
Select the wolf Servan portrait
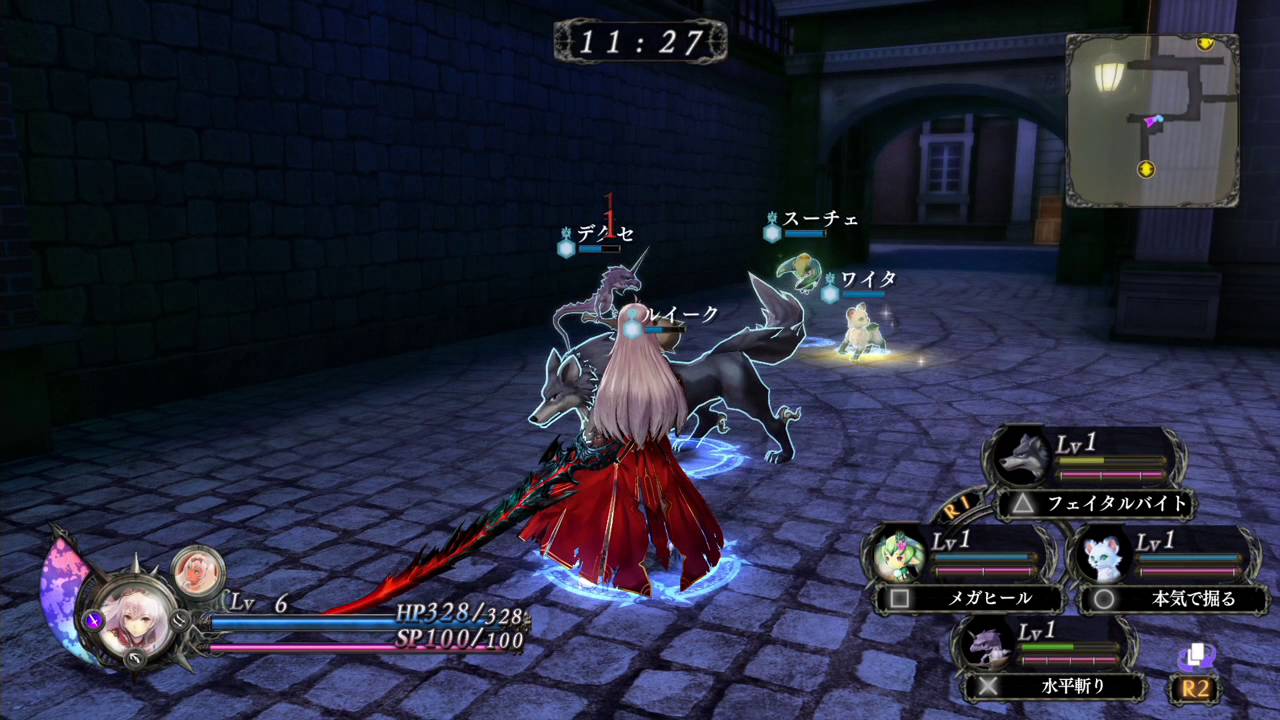[1022, 459]
